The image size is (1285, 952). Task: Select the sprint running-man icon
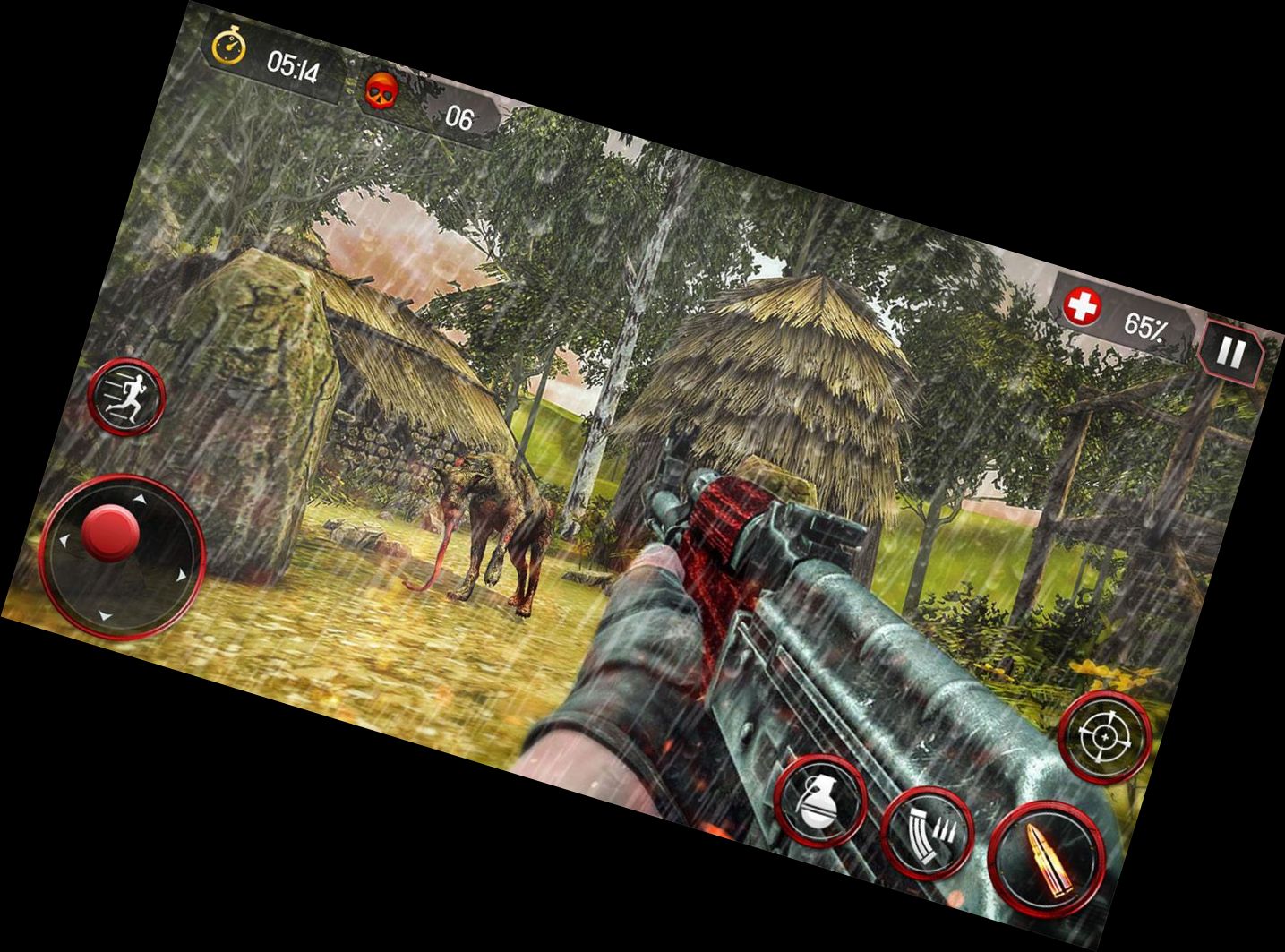[127, 395]
